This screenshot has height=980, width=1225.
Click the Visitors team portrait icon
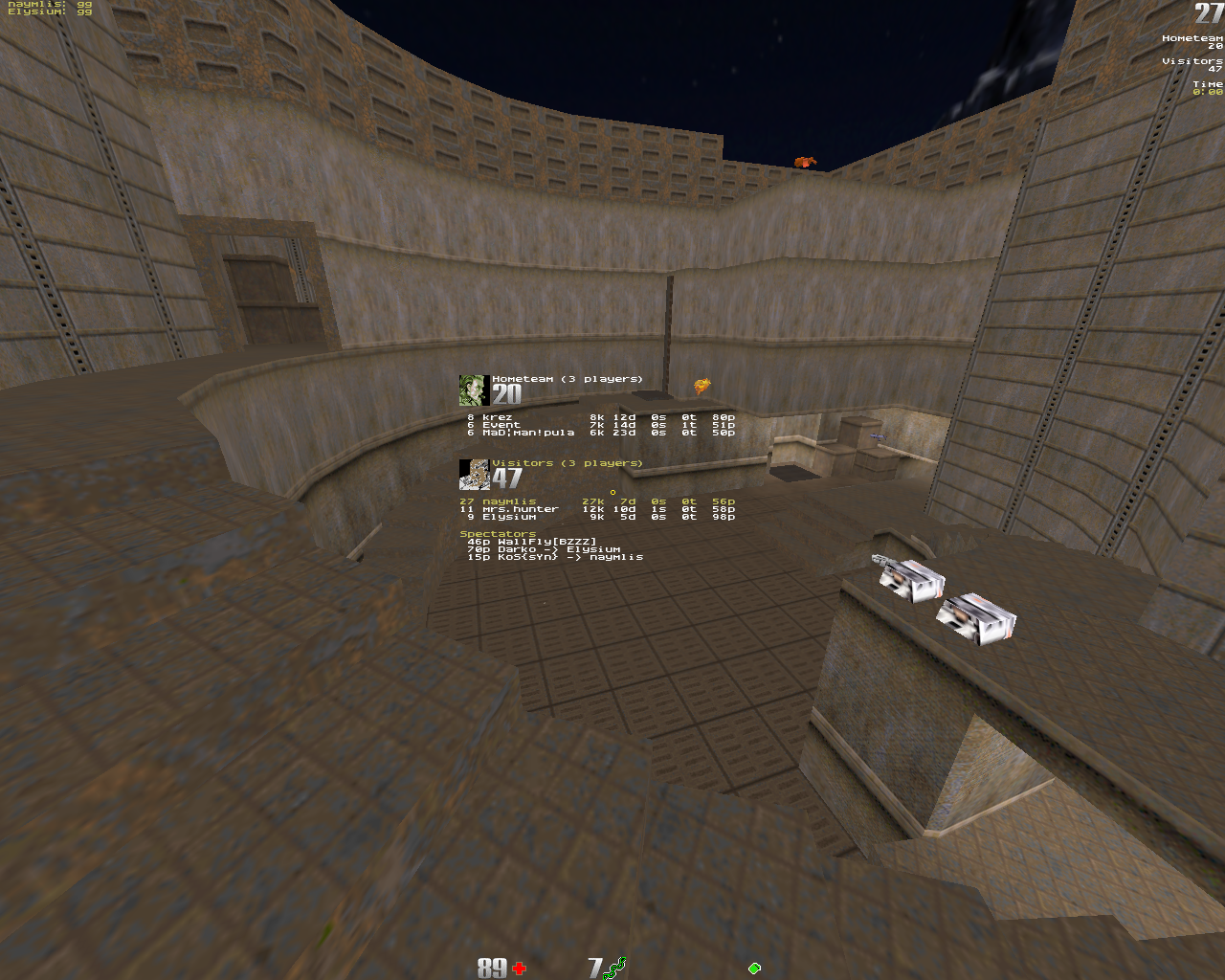click(x=474, y=474)
